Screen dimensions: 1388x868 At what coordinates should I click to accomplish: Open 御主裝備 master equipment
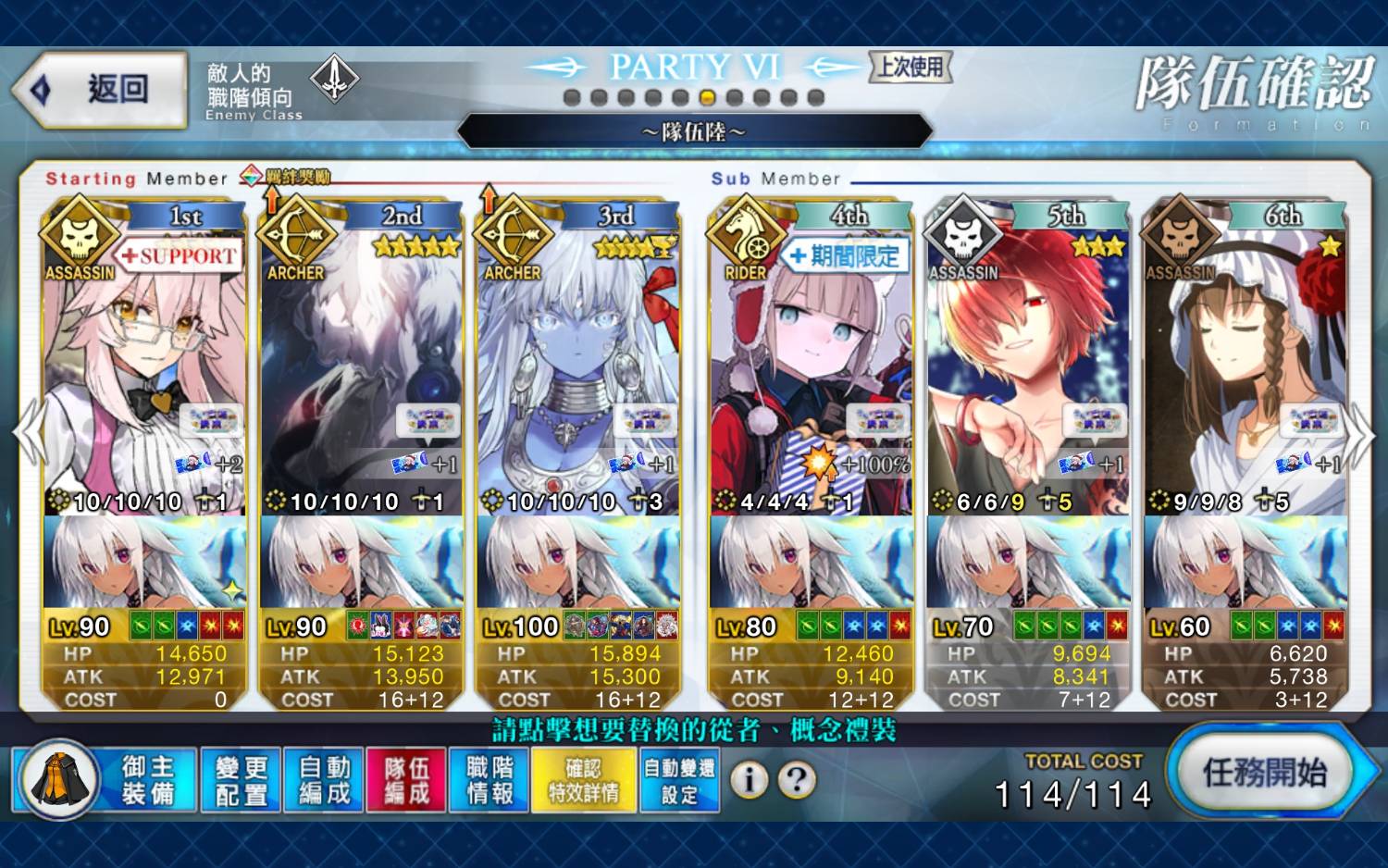[x=105, y=780]
